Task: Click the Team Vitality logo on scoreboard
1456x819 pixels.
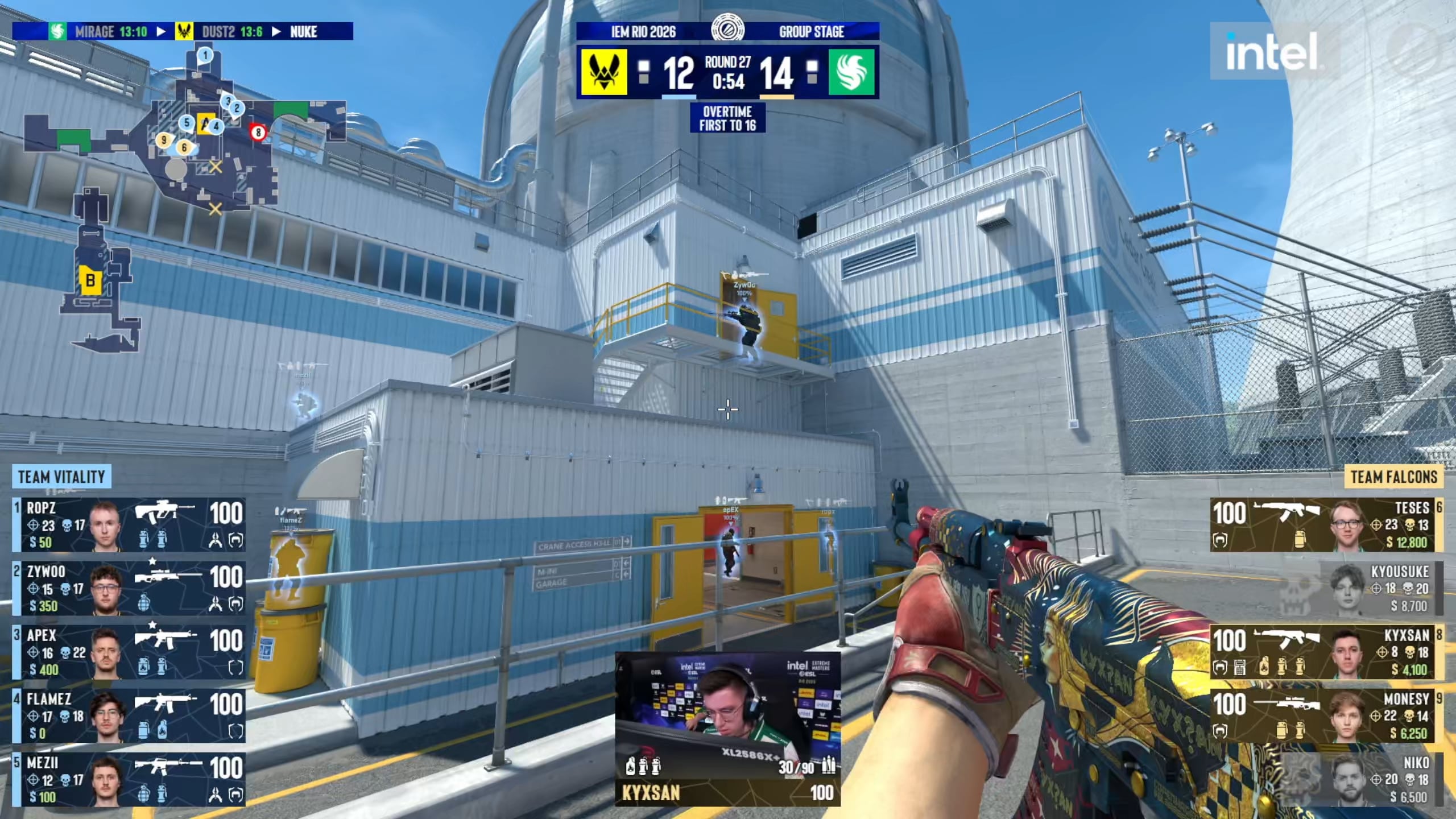Action: [604, 72]
